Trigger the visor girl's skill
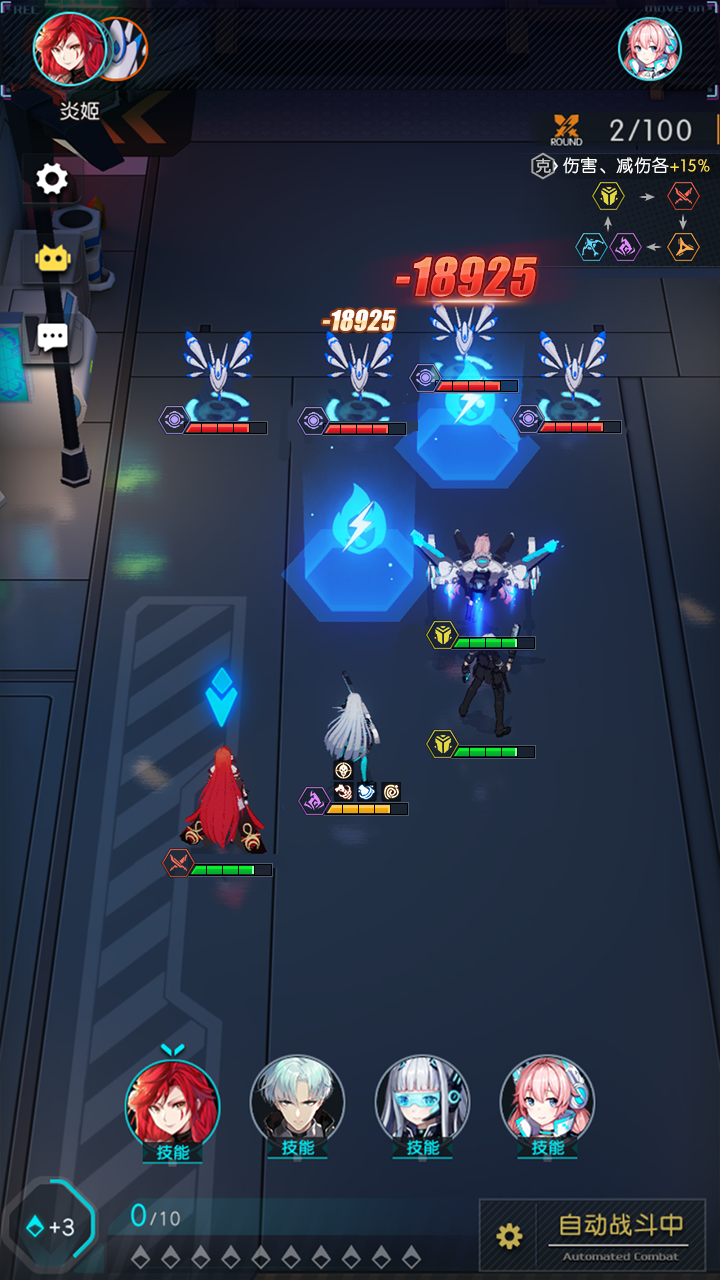Screen dimensions: 720x1280 click(423, 1105)
